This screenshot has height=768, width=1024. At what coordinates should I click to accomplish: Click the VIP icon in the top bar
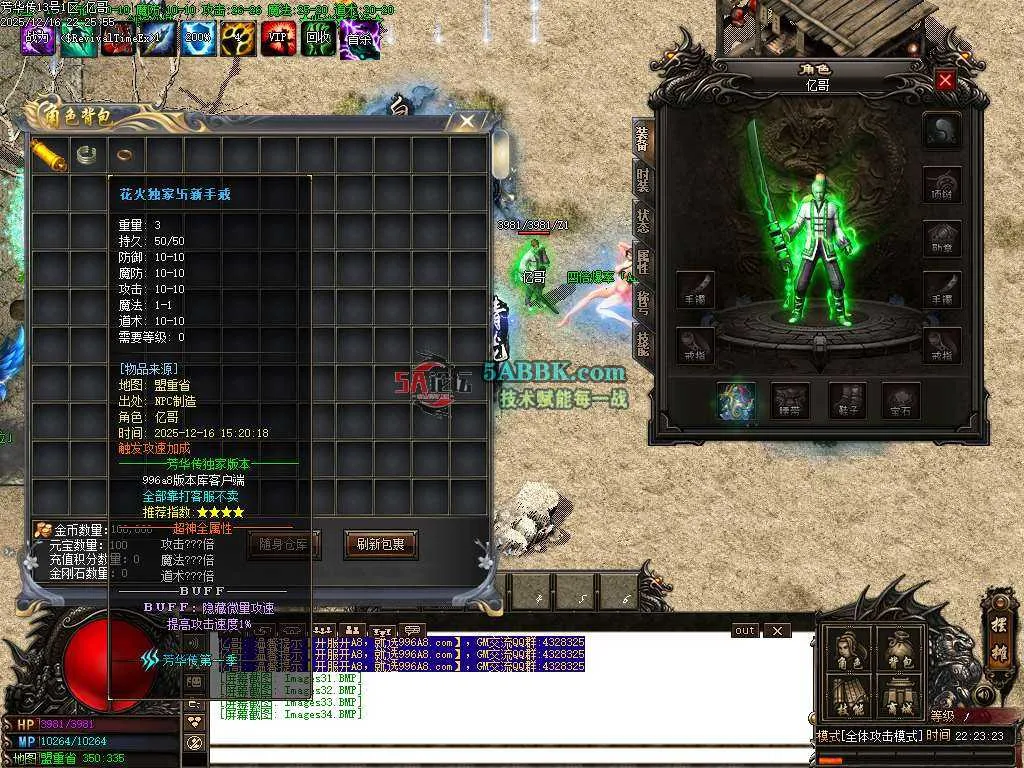point(278,40)
